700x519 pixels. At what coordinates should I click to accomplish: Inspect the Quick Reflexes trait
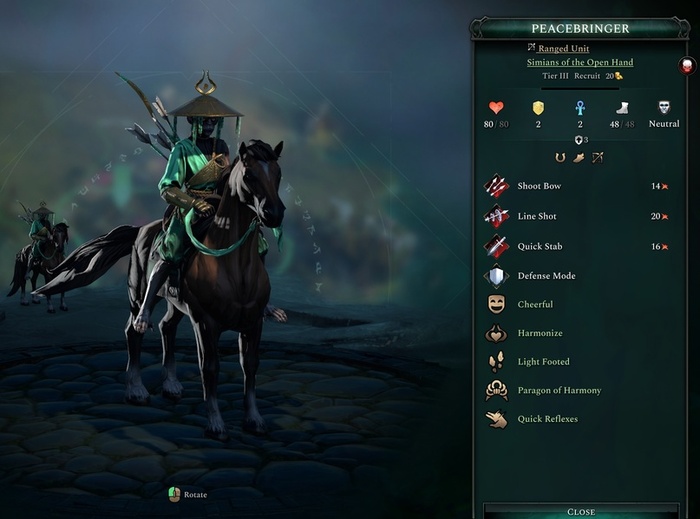pyautogui.click(x=547, y=419)
